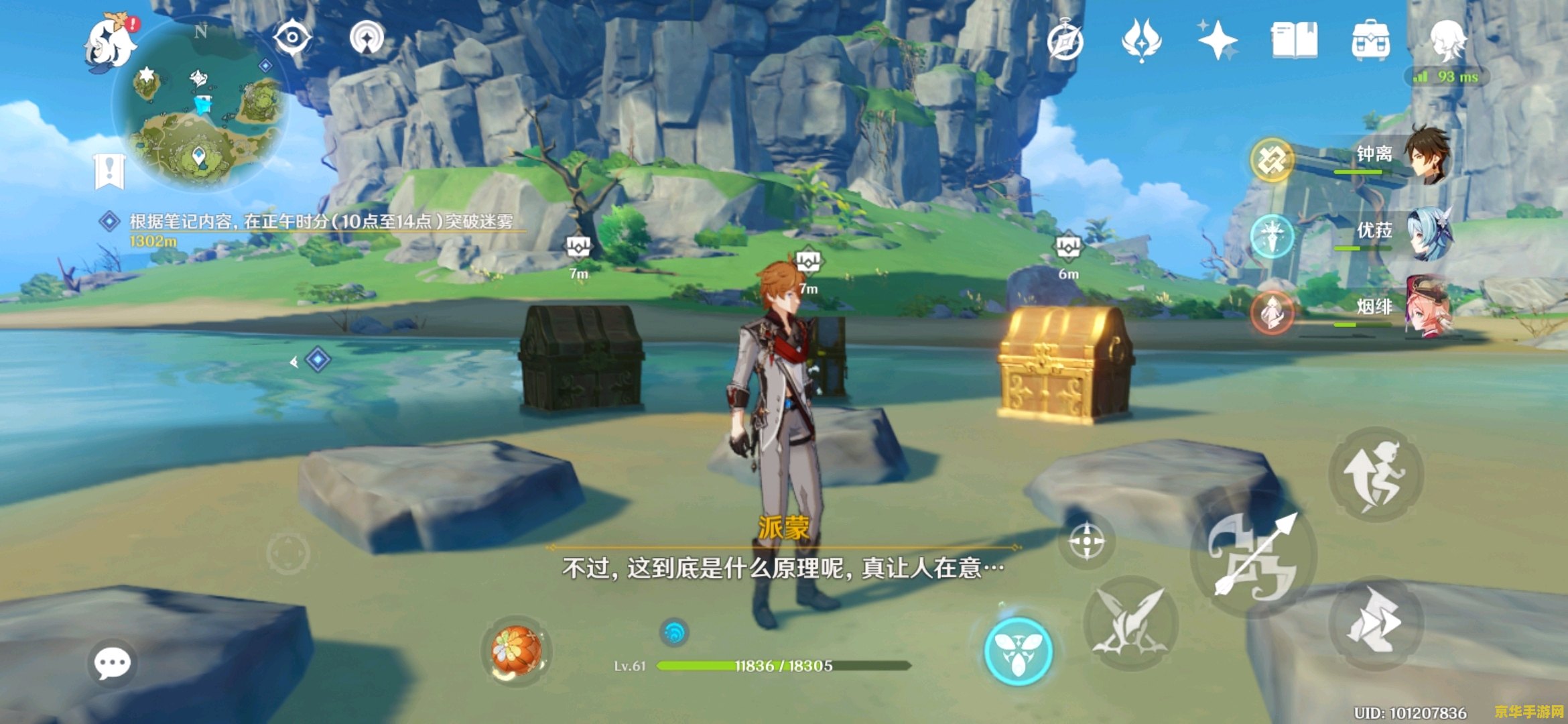Open the Paimon menu
Image resolution: width=1568 pixels, height=724 pixels.
point(109,44)
